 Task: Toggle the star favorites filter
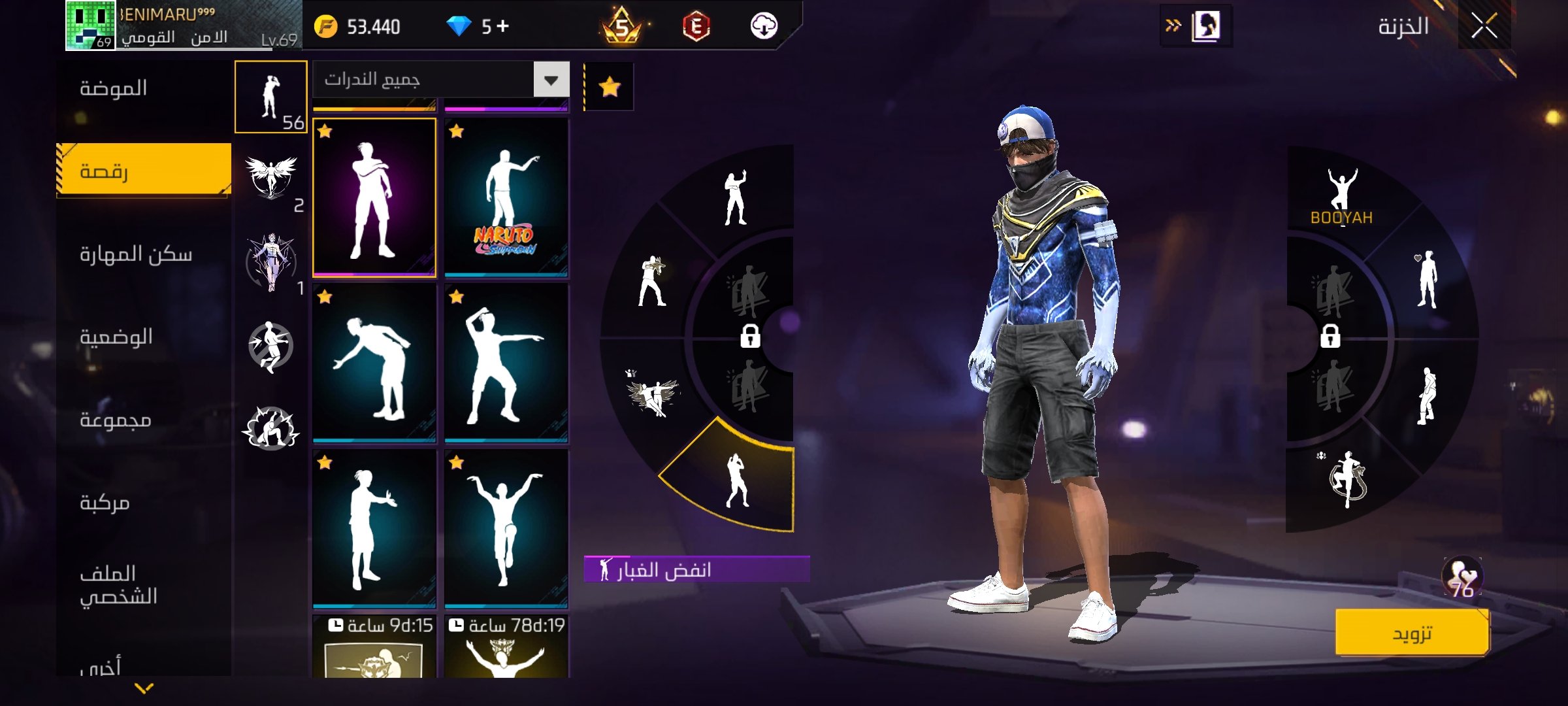[x=609, y=86]
